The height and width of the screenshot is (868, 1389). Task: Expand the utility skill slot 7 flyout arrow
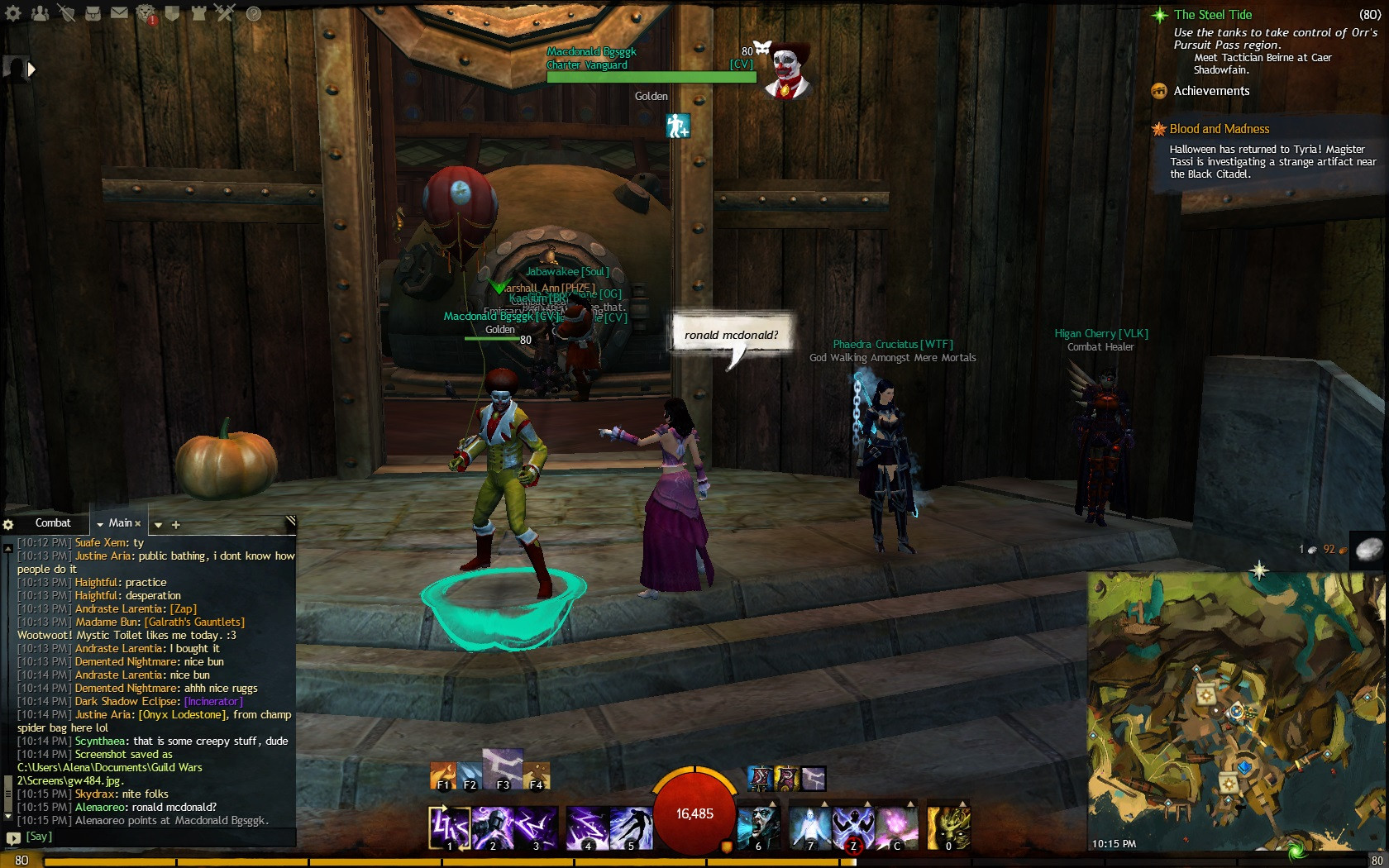coord(824,804)
